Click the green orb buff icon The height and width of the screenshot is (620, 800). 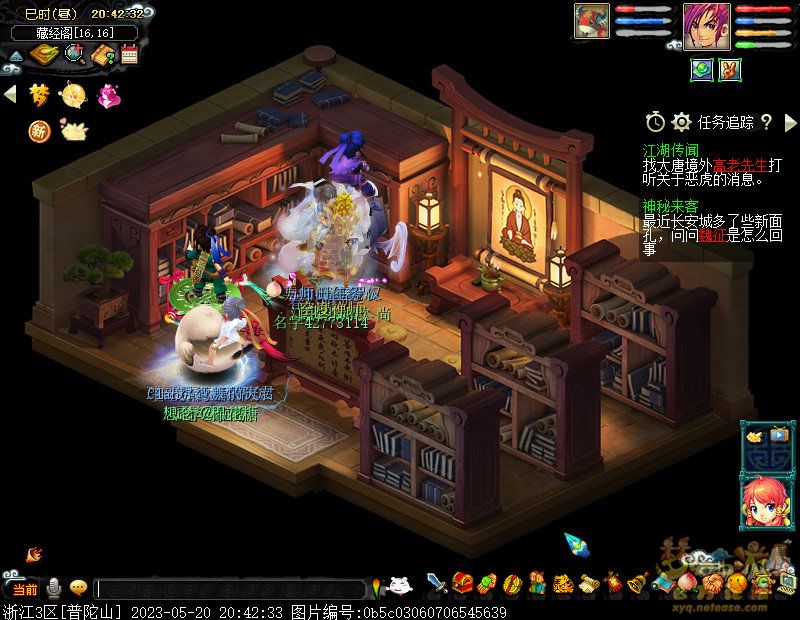tap(702, 69)
